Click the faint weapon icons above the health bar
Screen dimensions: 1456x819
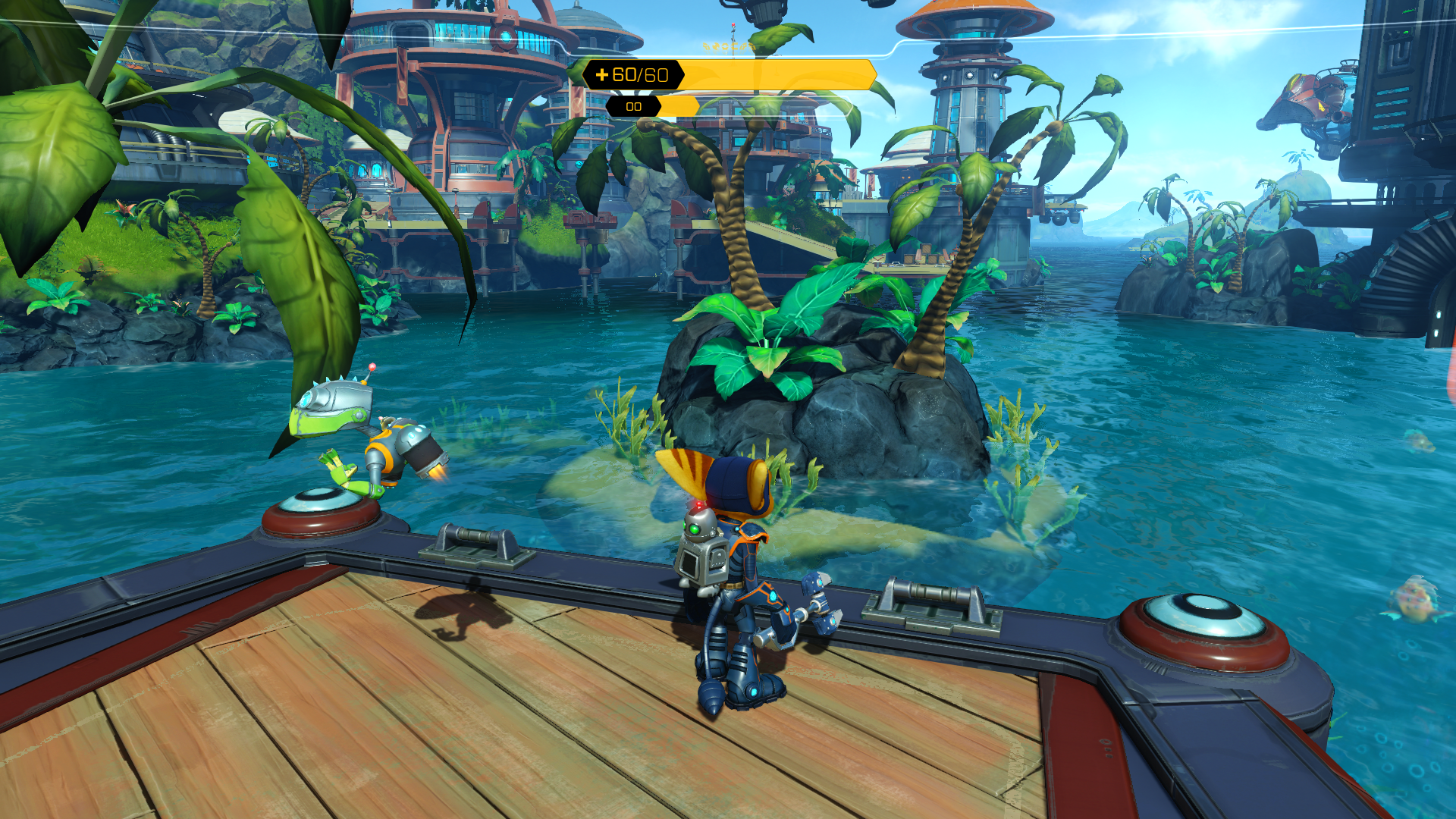(728, 47)
